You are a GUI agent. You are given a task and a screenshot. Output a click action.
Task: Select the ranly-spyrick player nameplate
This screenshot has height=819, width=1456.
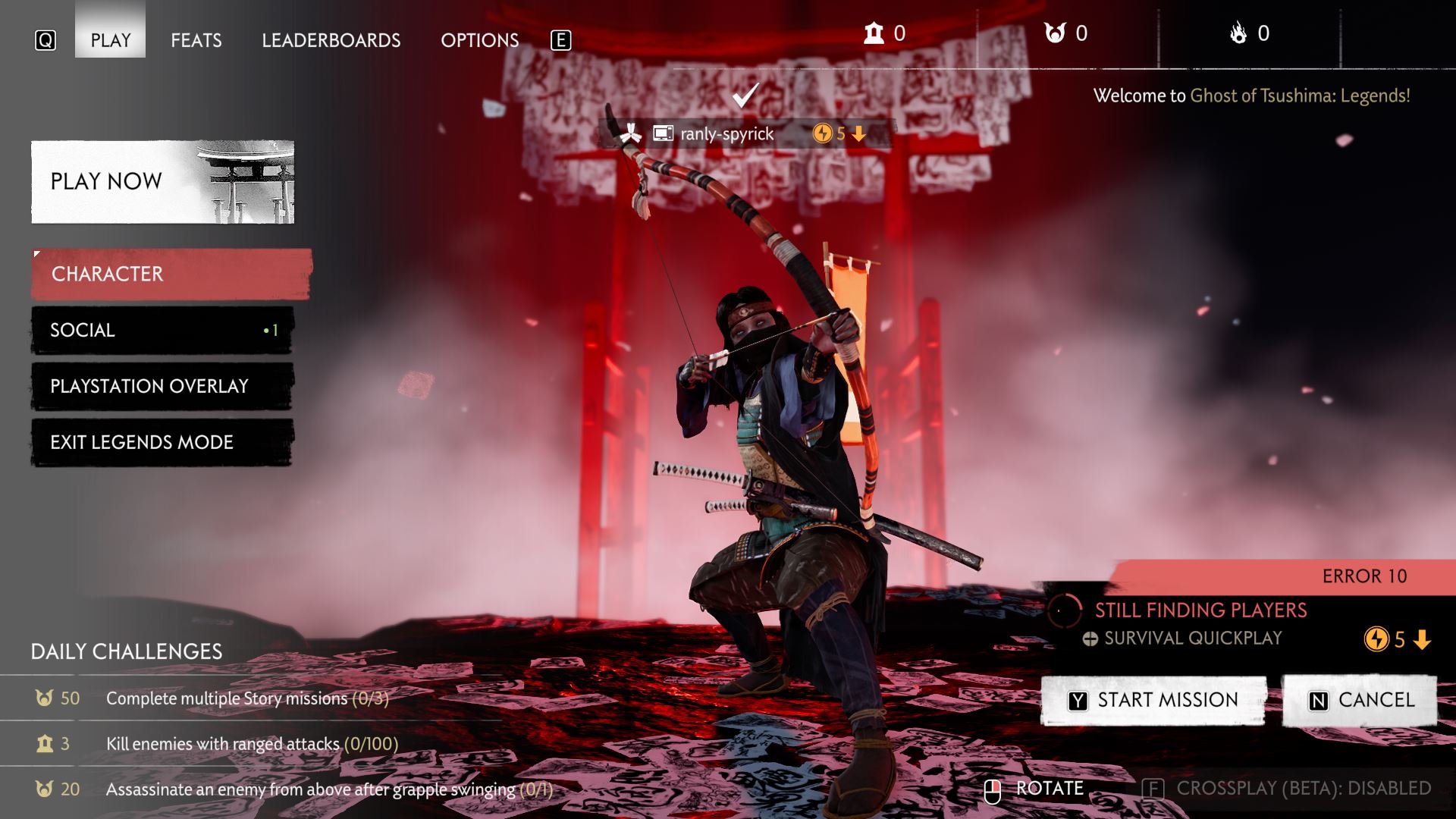[726, 134]
